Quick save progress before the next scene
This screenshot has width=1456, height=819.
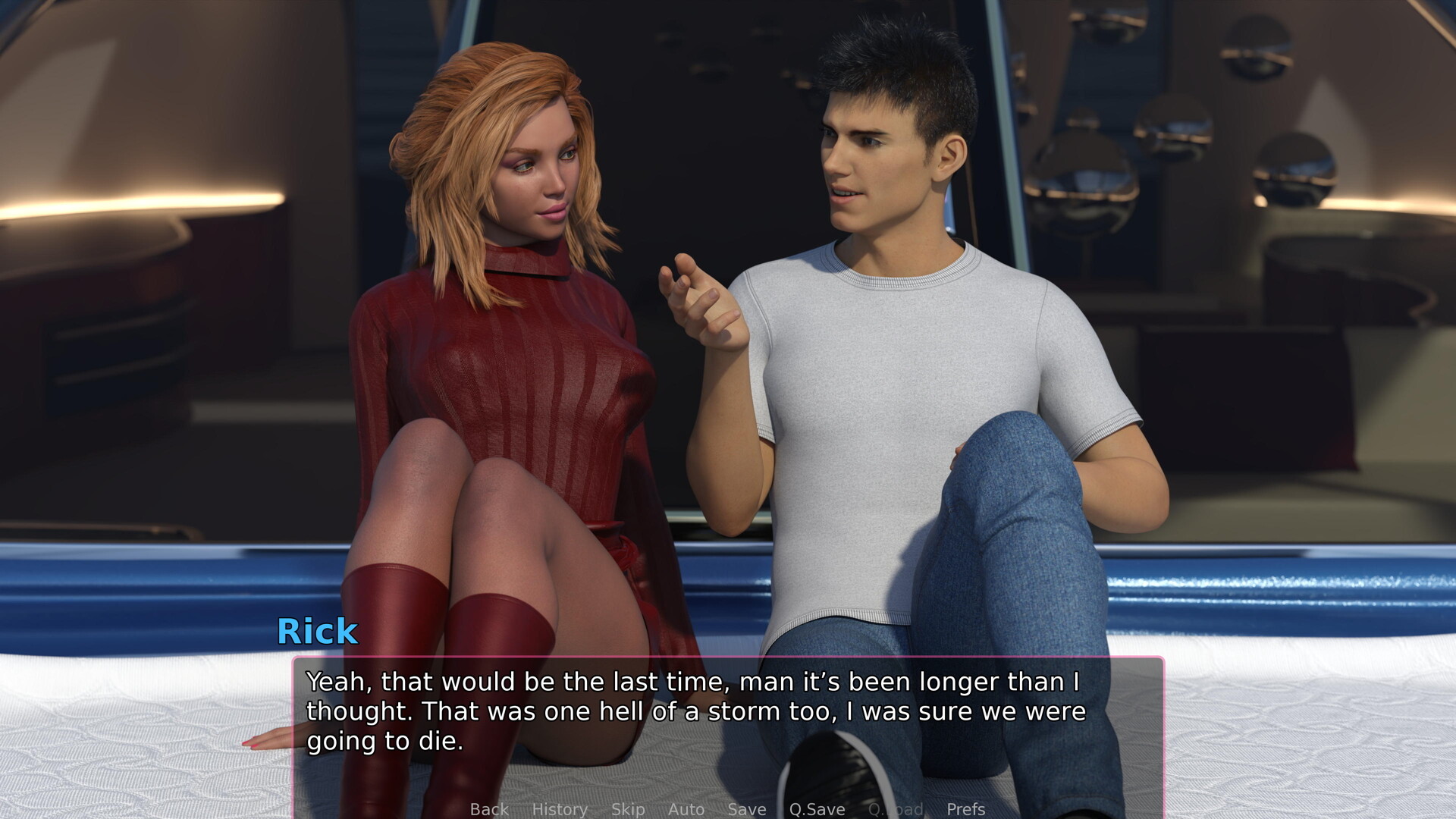click(816, 809)
